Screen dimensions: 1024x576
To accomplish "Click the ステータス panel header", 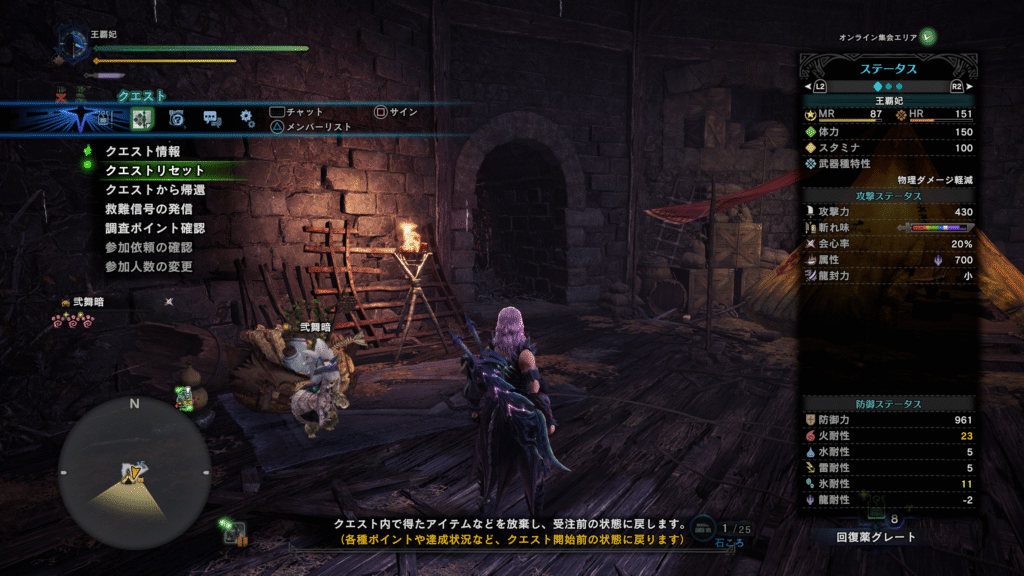I will [x=889, y=69].
